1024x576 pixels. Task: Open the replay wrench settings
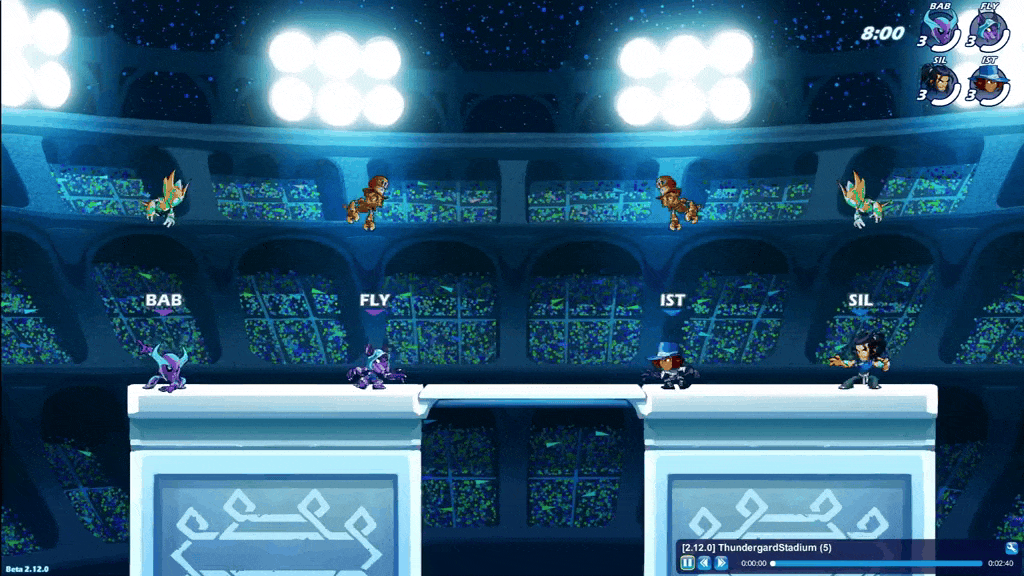tap(1011, 548)
